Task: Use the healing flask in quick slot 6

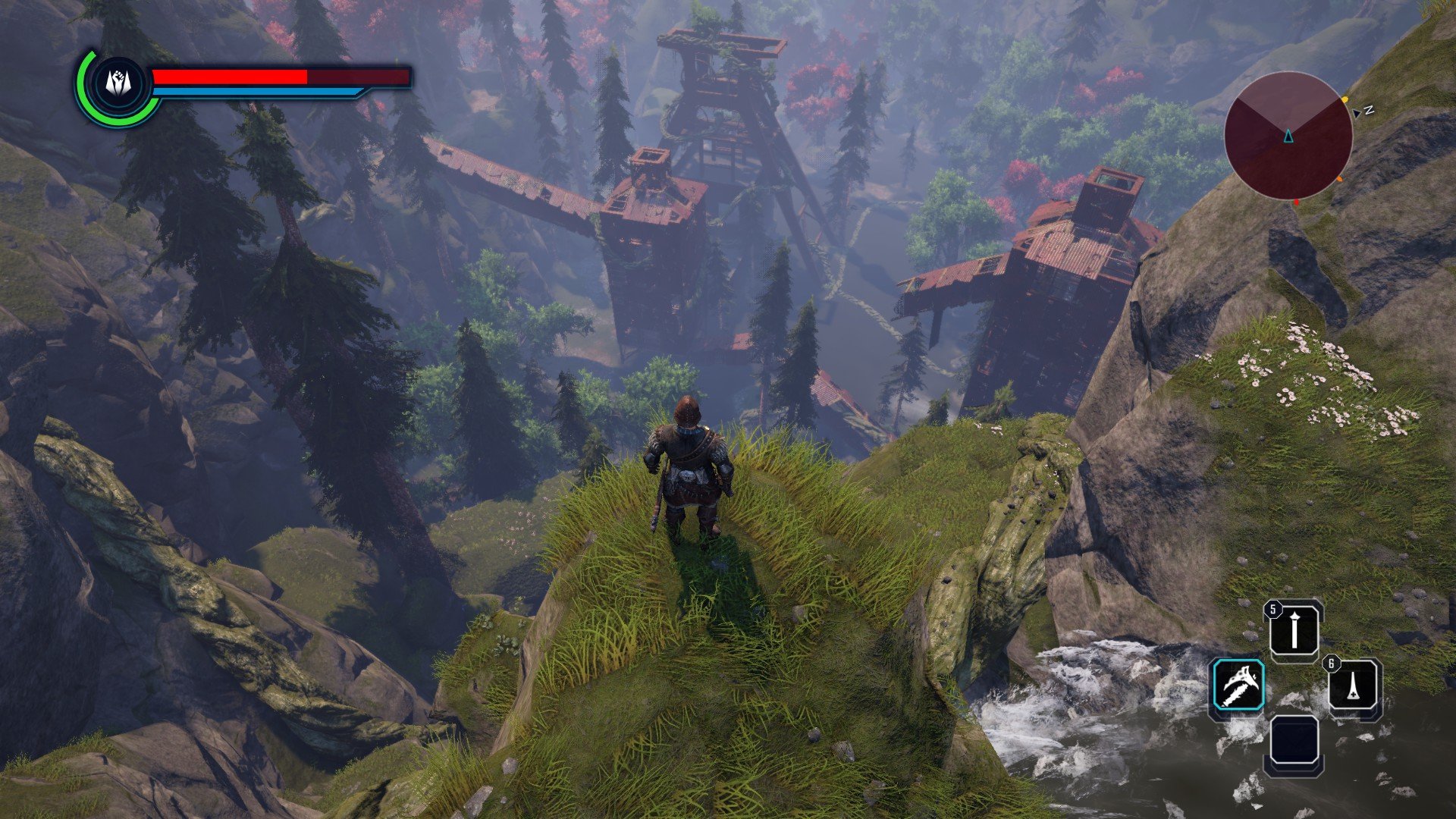Action: tap(1353, 686)
